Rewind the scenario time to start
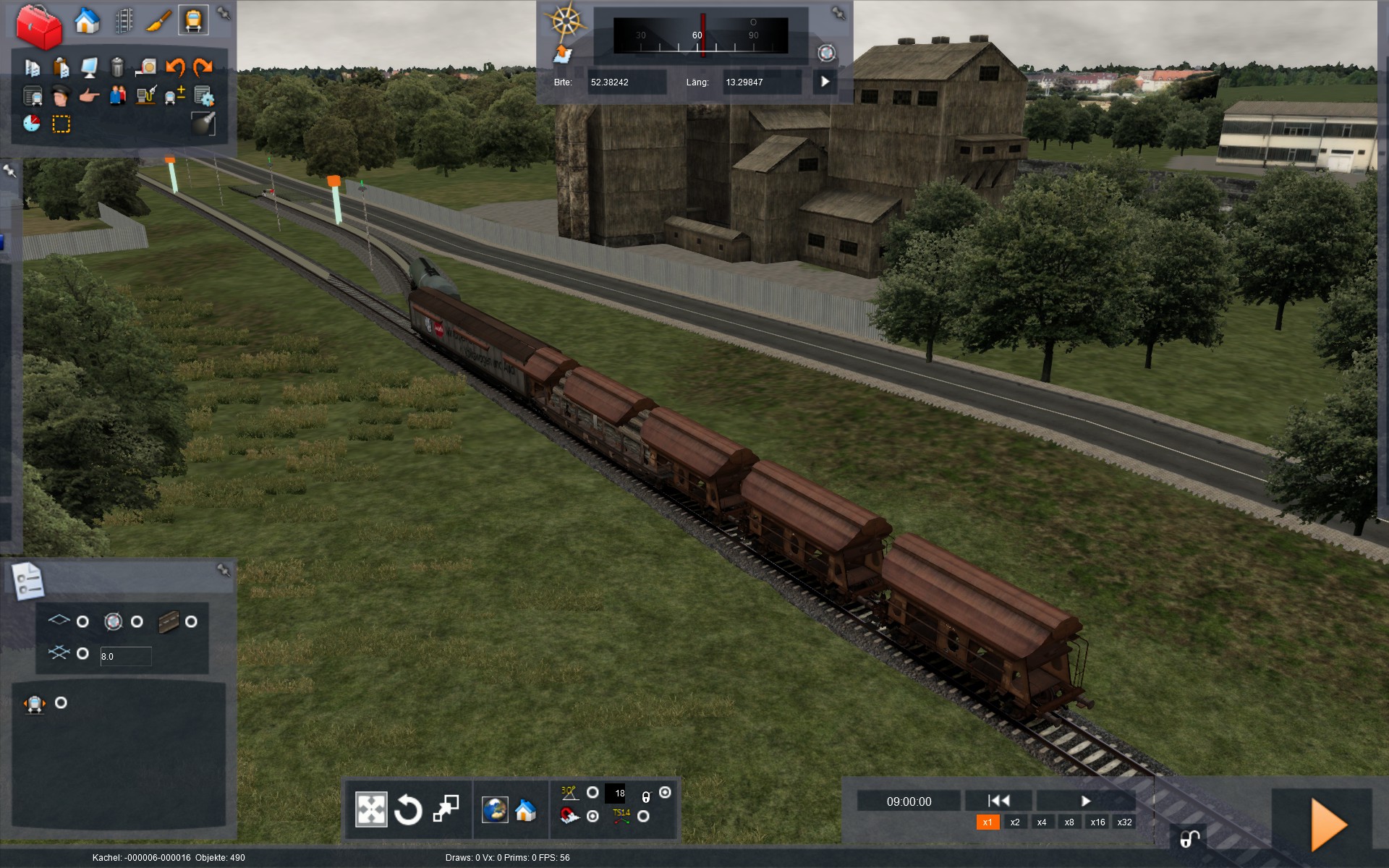Viewport: 1389px width, 868px height. pyautogui.click(x=998, y=801)
